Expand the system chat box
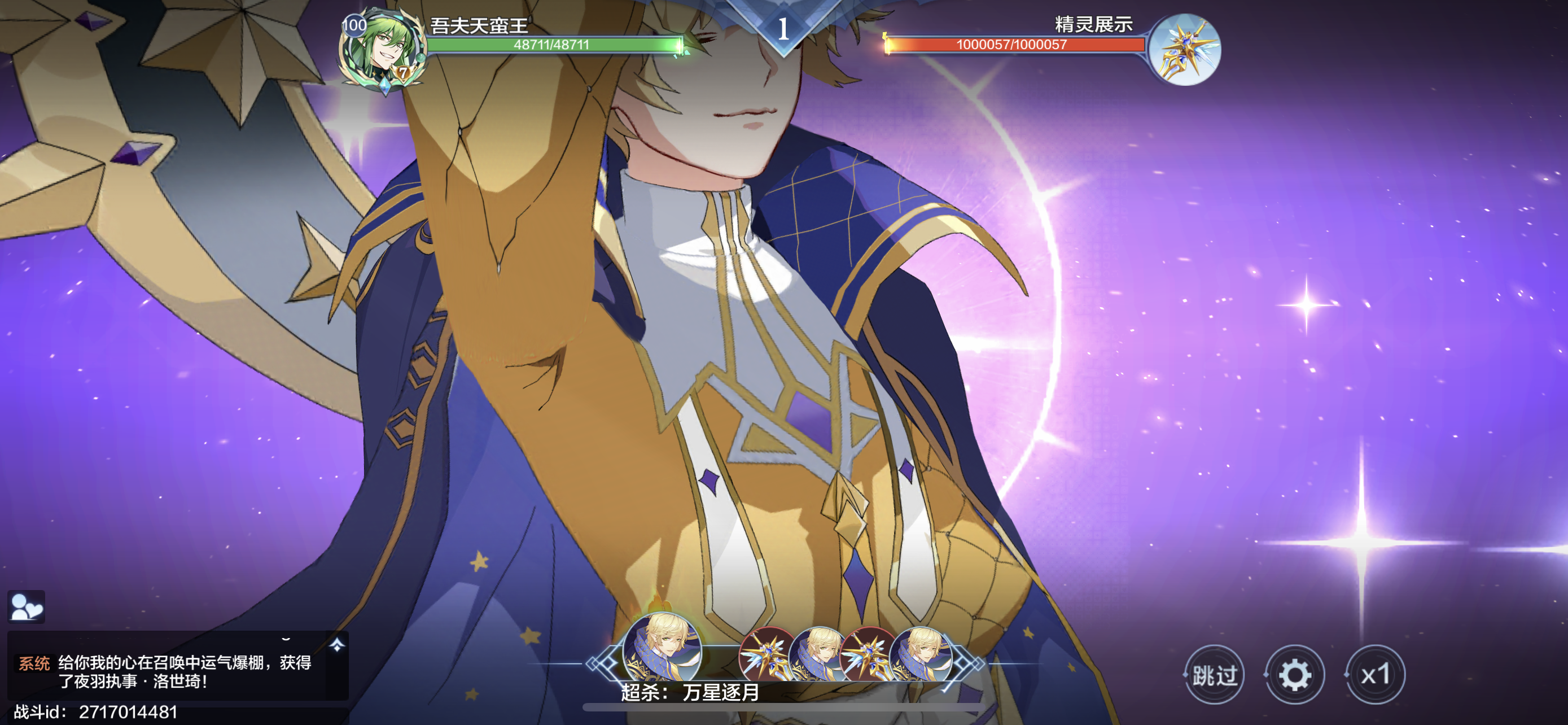 point(337,645)
